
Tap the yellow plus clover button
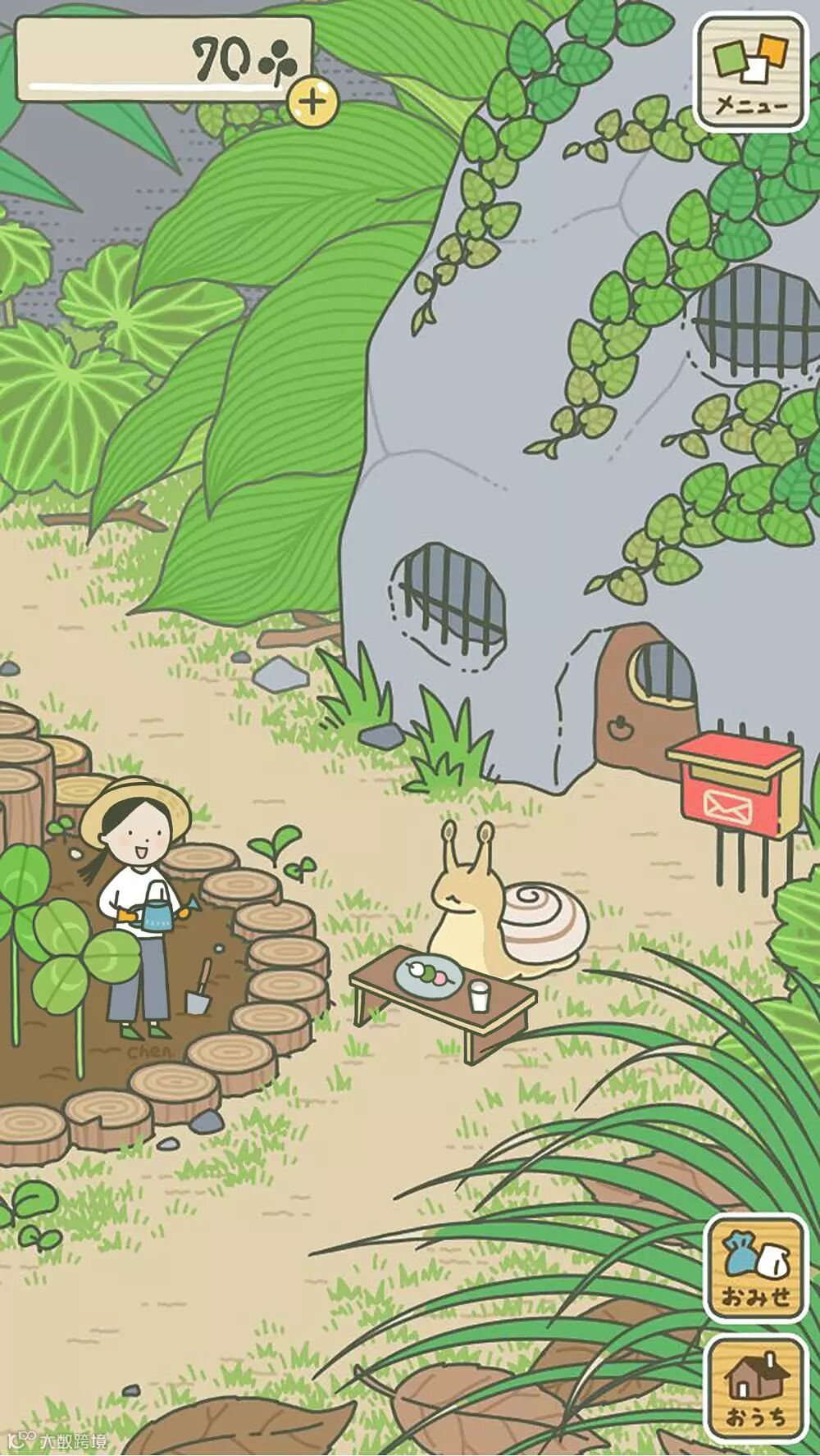tap(312, 102)
